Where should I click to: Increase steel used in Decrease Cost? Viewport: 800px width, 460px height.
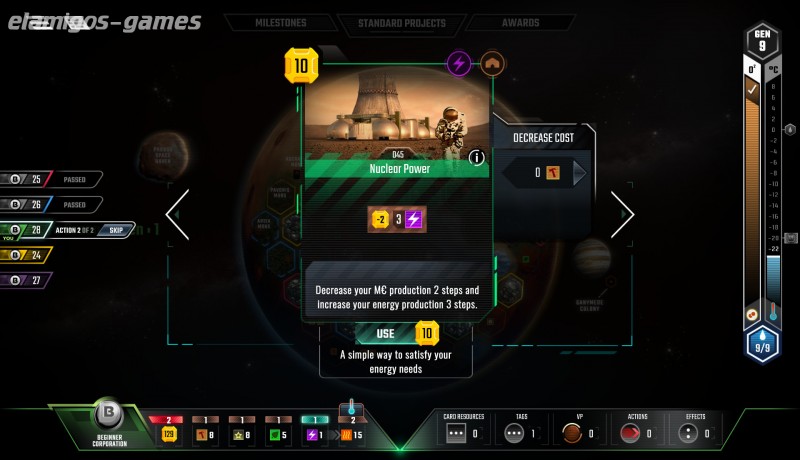click(579, 173)
